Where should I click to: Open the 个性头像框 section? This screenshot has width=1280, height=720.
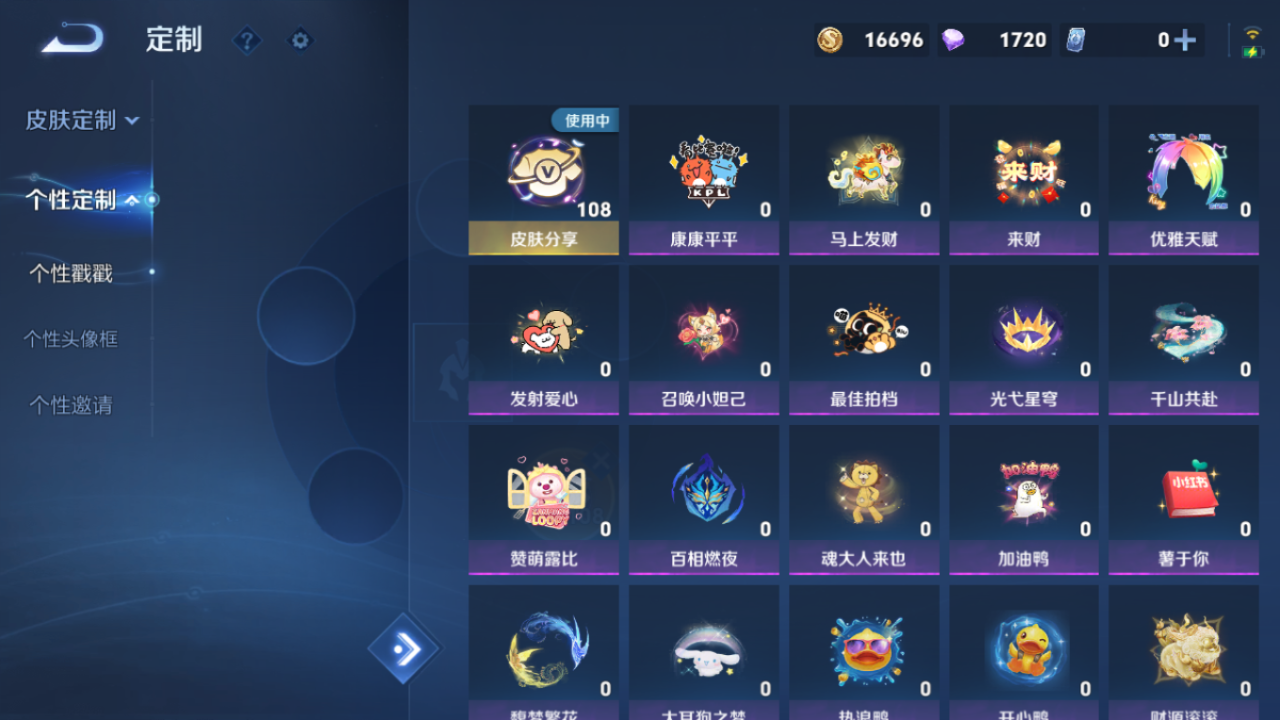click(x=72, y=339)
